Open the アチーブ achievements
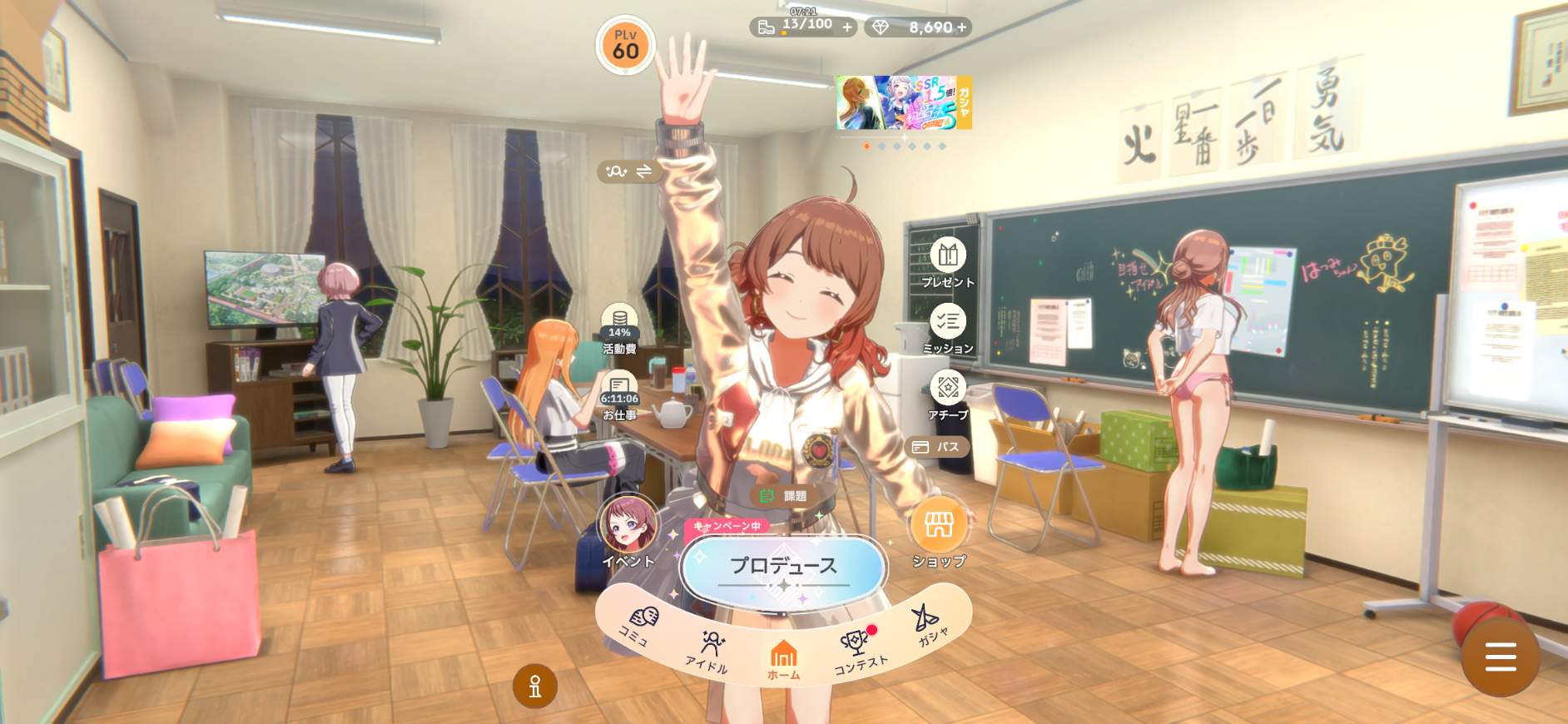 click(x=948, y=394)
